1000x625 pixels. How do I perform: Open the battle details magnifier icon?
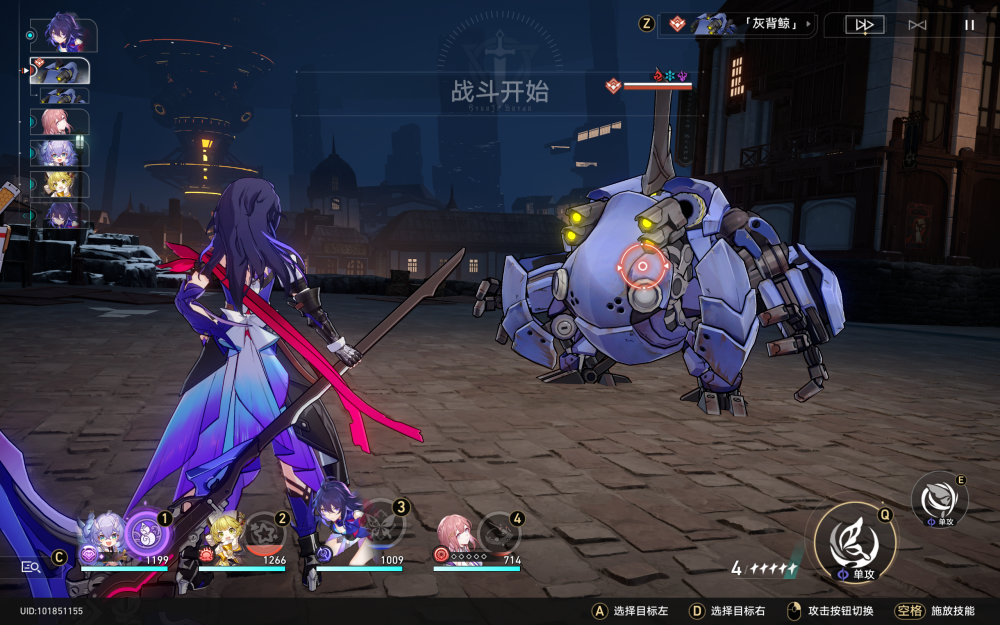[x=30, y=566]
